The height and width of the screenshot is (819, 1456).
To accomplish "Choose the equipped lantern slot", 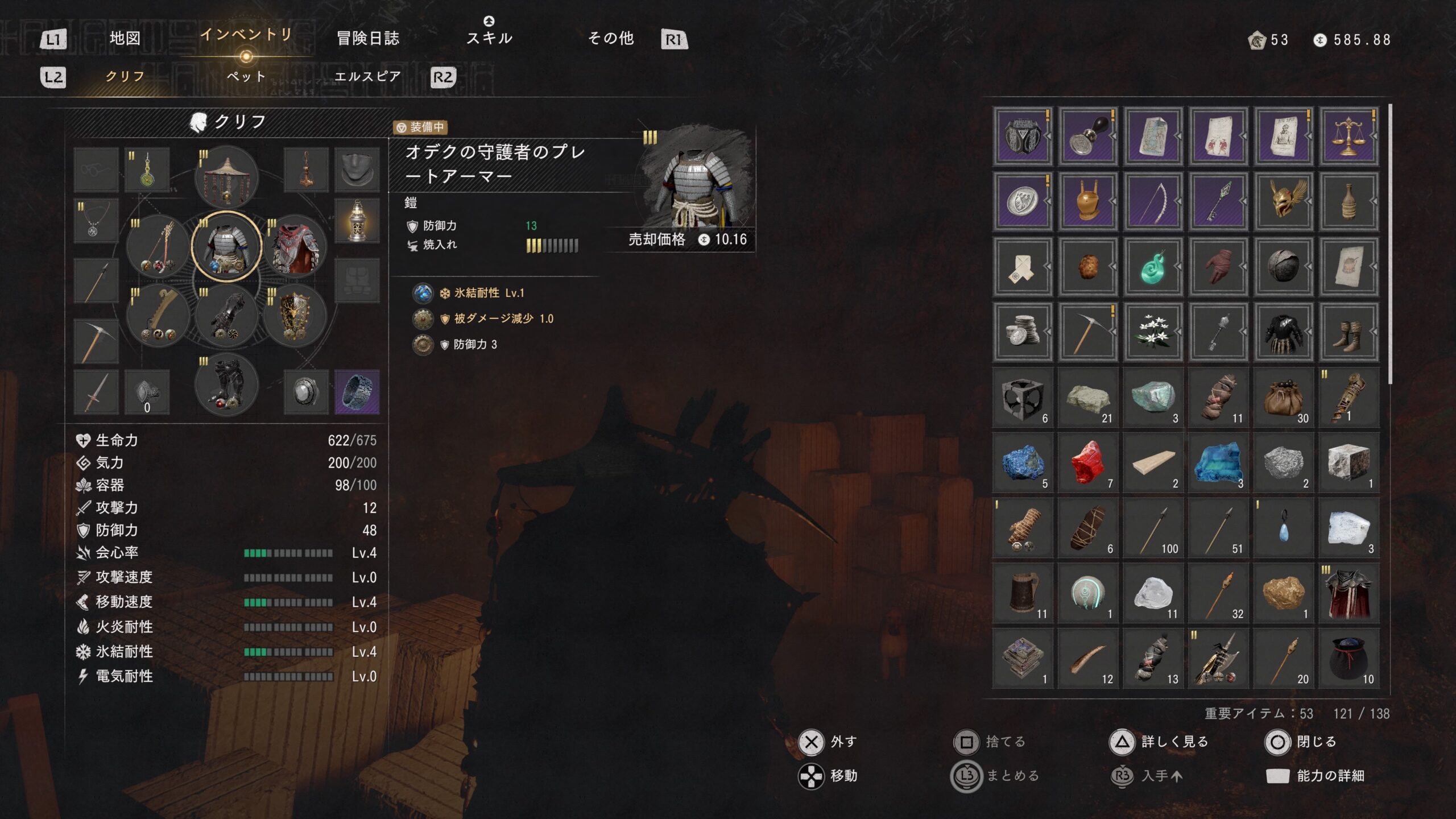I will [357, 221].
